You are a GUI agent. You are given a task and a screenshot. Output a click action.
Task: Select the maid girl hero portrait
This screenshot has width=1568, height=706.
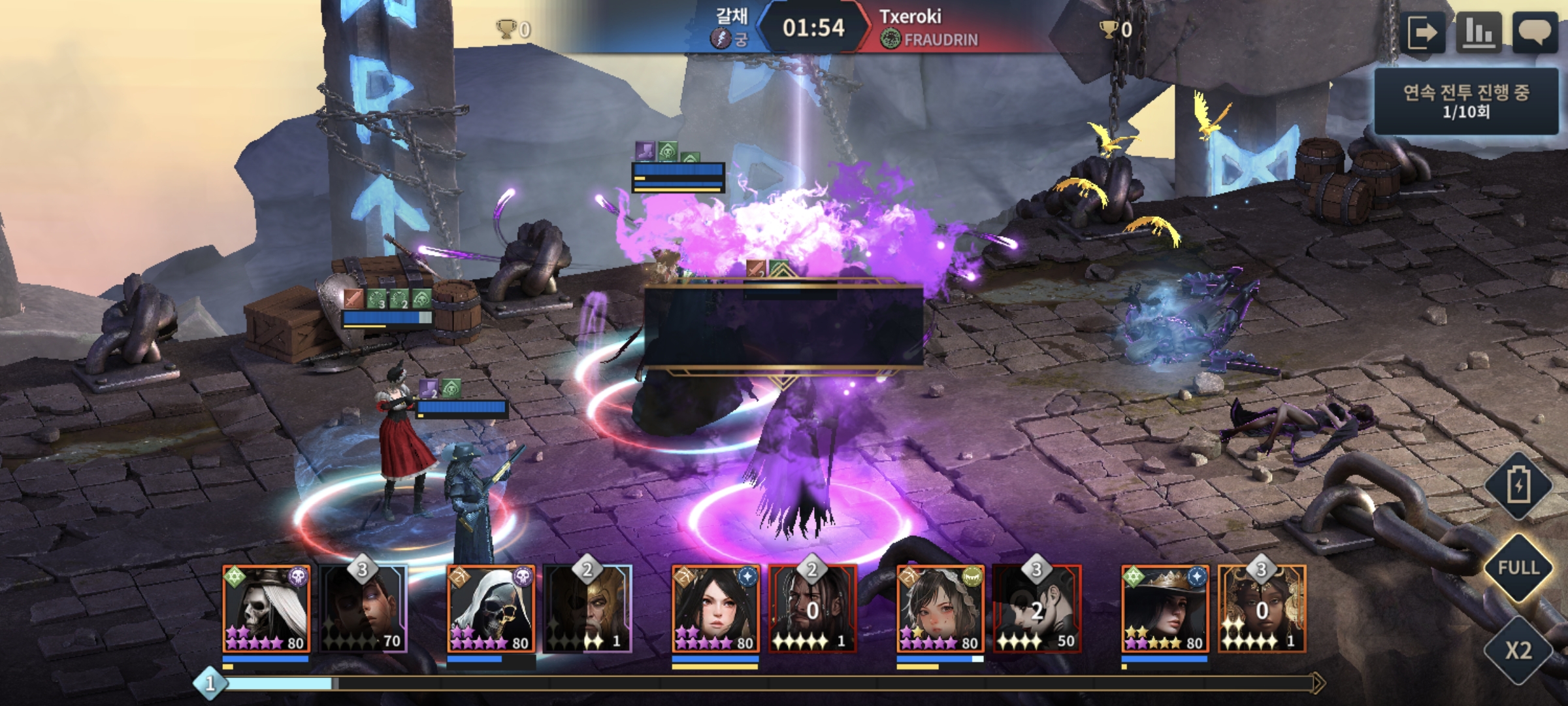941,609
